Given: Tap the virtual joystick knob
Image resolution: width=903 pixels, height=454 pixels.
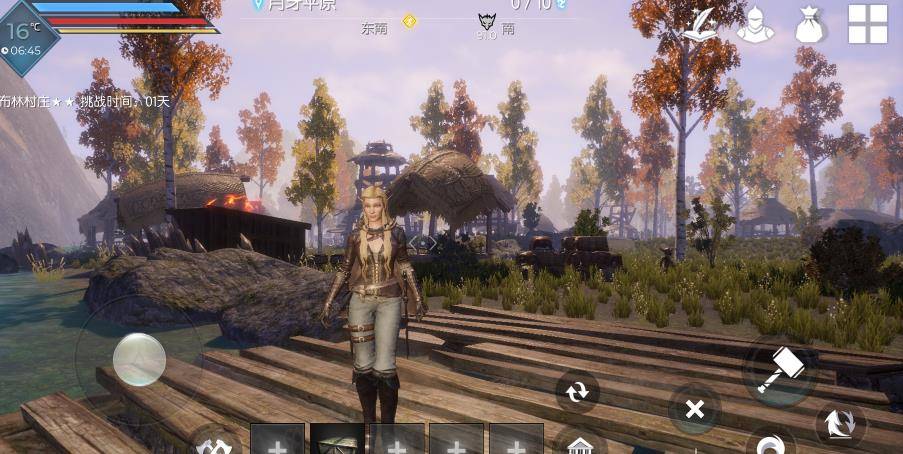Looking at the screenshot, I should [139, 359].
